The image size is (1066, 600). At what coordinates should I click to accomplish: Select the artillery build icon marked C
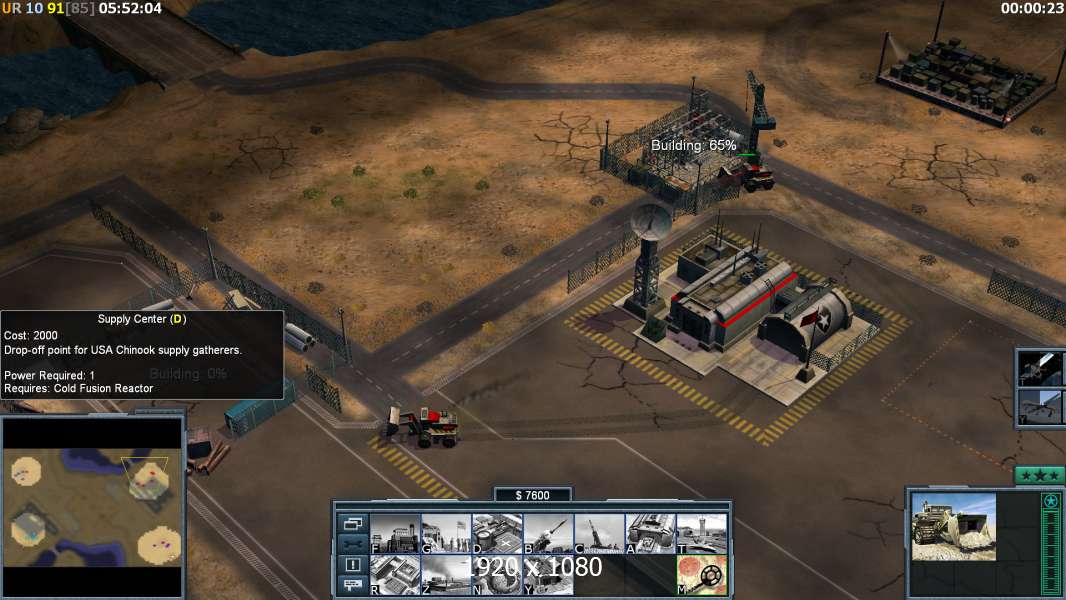tap(598, 534)
